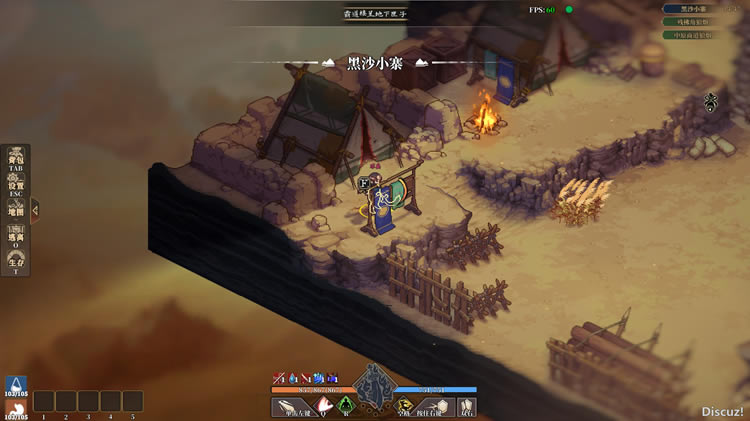
Task: Select the second green quest tracker entry
Action: coord(692,22)
